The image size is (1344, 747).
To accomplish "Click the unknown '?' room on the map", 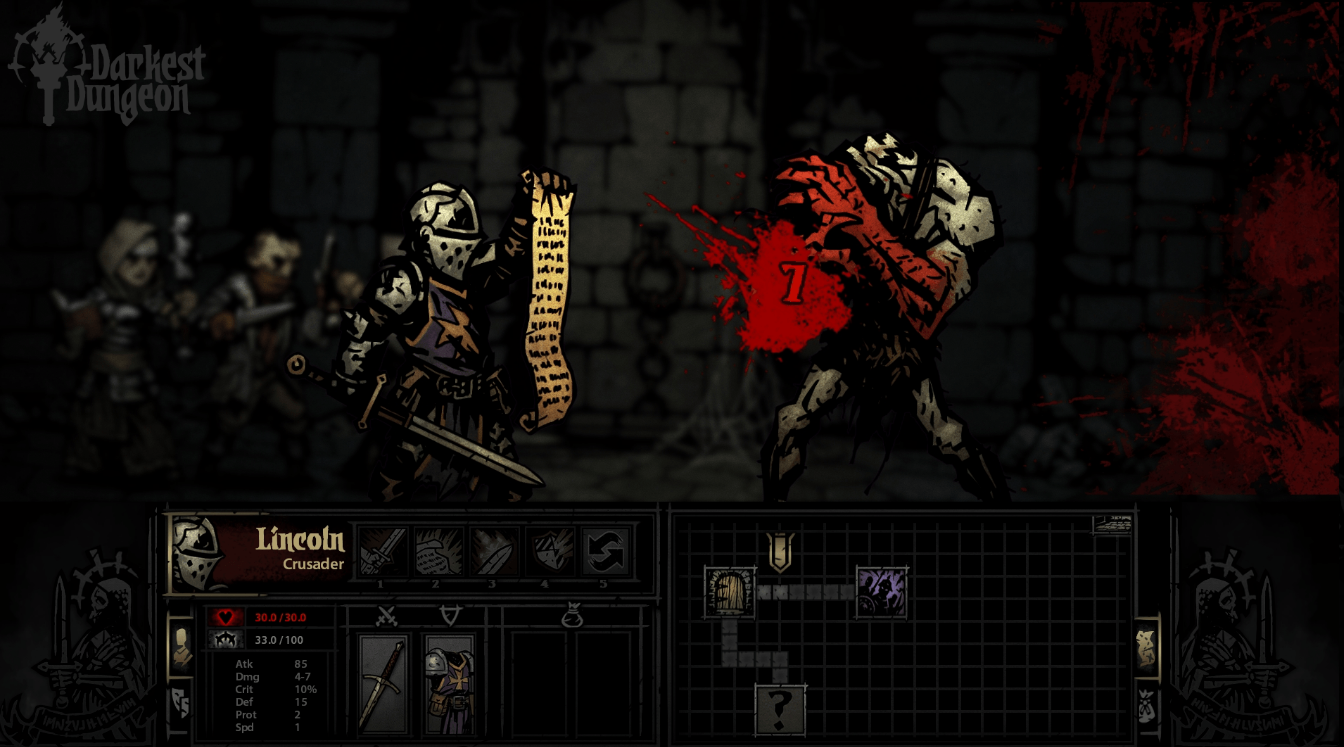I will point(778,708).
